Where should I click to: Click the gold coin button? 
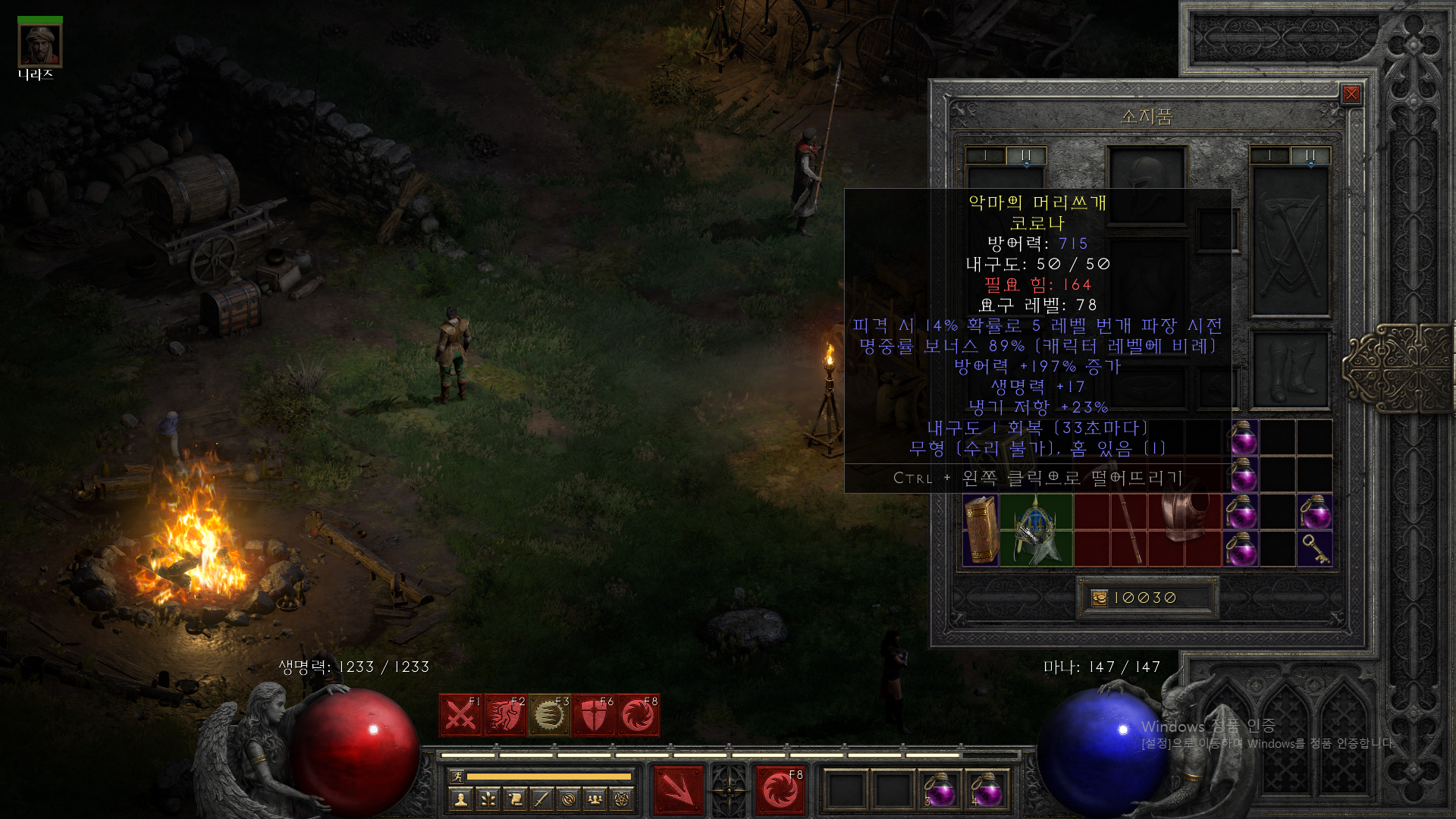pyautogui.click(x=1100, y=598)
